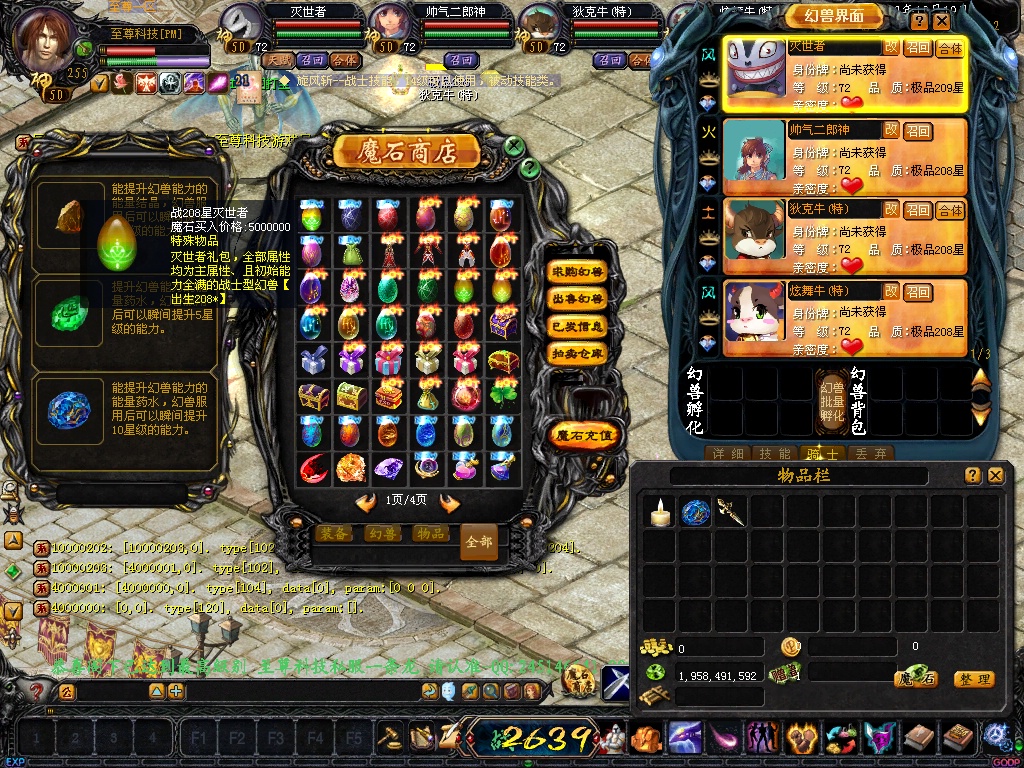The height and width of the screenshot is (768, 1024).
Task: Click the 整理 sort button in inventory
Action: pos(973,679)
